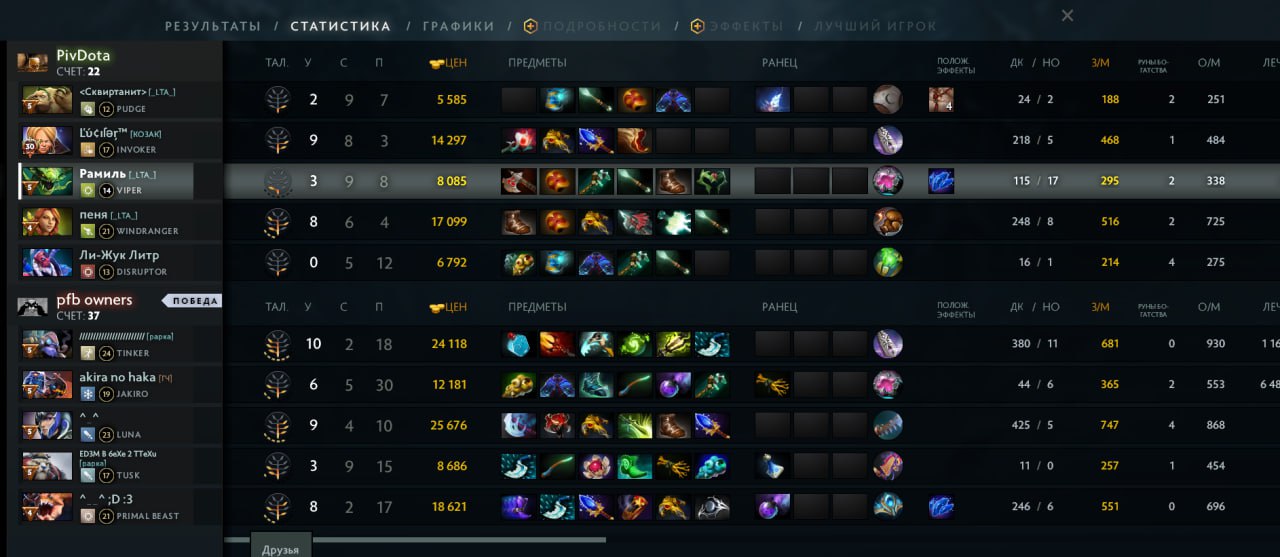The height and width of the screenshot is (557, 1280).
Task: Click the horizontal scrollbar below the scoreboard
Action: [x=415, y=539]
